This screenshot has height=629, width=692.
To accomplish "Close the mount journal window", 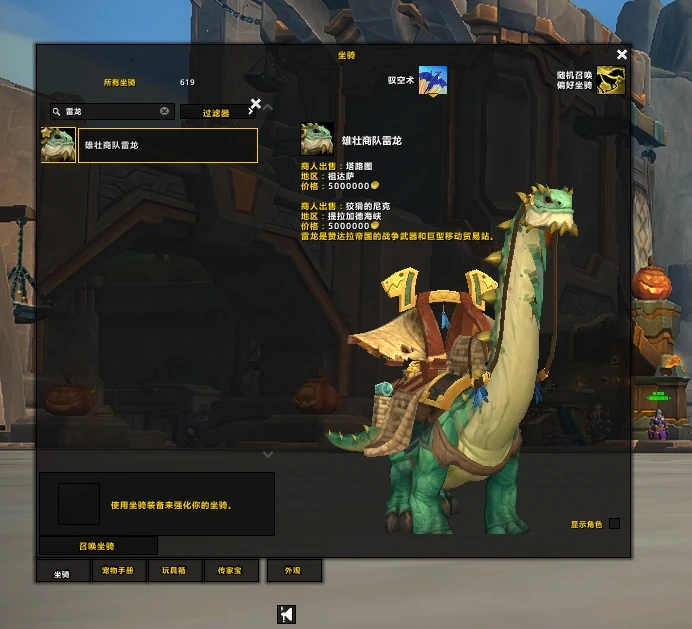I will [x=622, y=55].
